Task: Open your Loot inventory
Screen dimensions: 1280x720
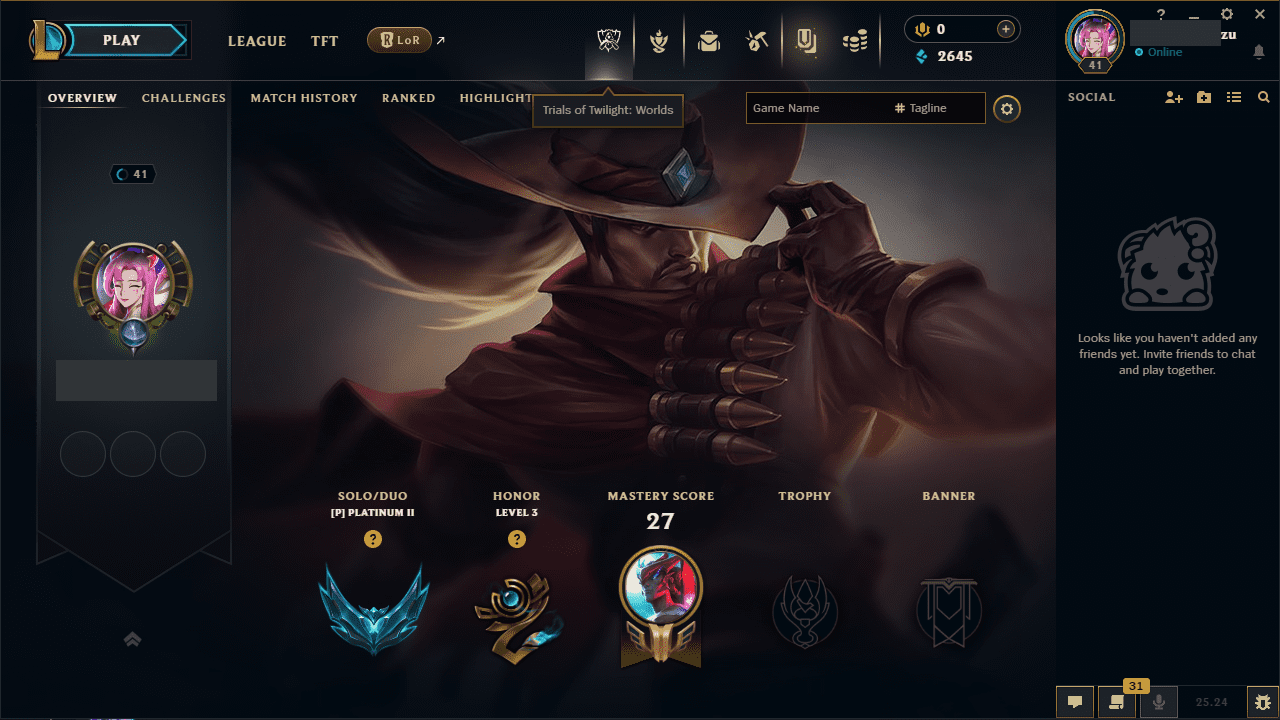Action: pos(708,40)
